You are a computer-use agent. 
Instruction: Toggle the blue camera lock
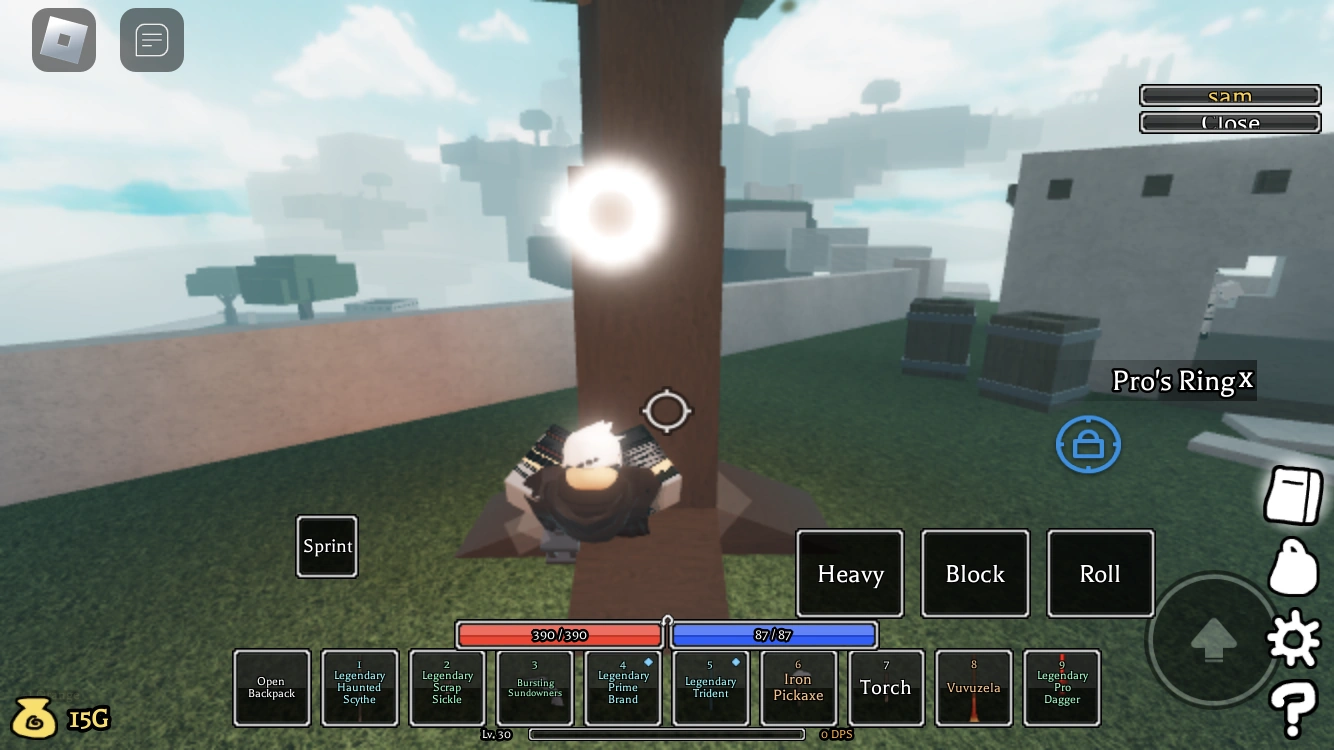pyautogui.click(x=1088, y=443)
